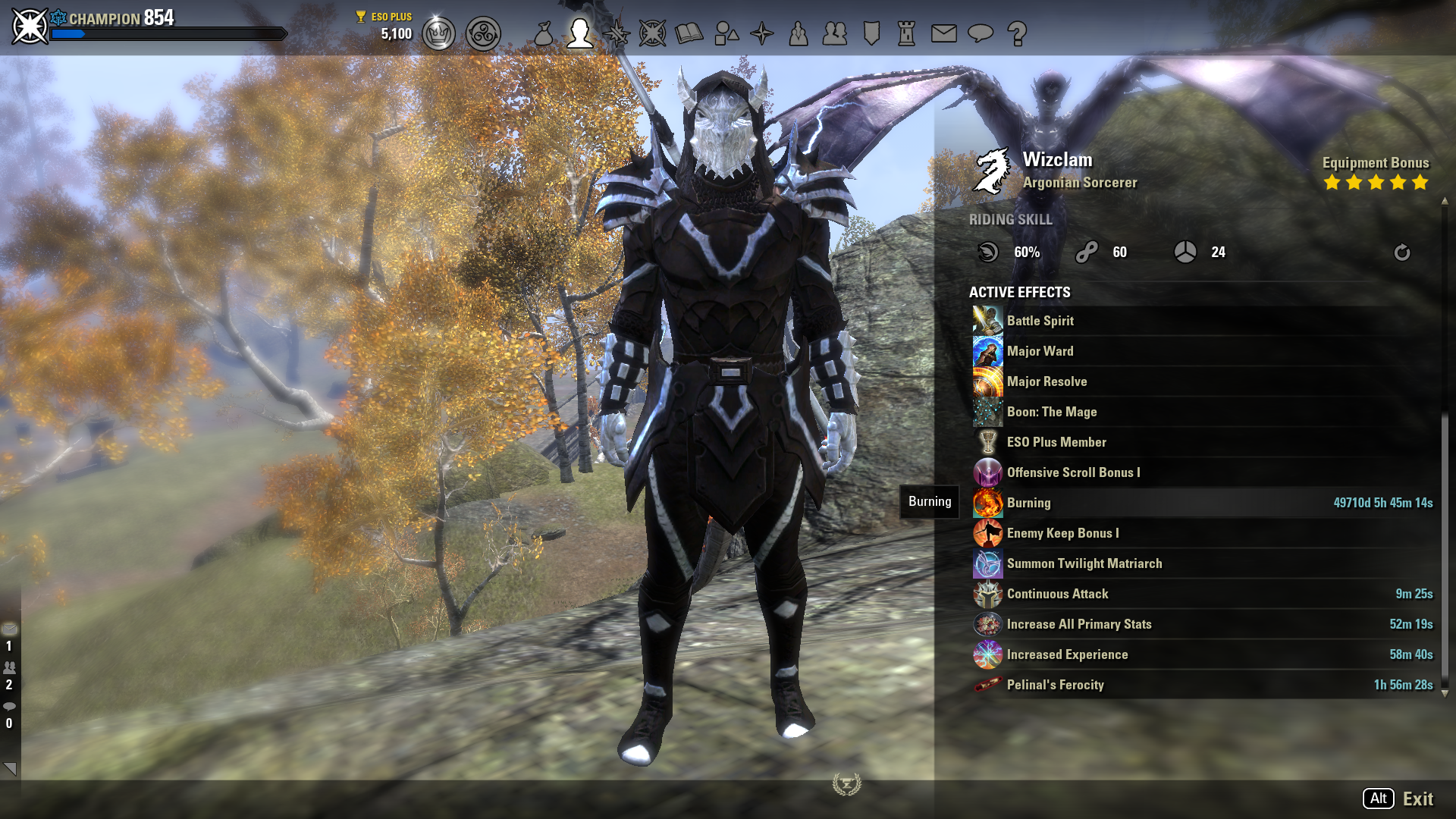Open the Social menu (two figures icon)

(835, 33)
